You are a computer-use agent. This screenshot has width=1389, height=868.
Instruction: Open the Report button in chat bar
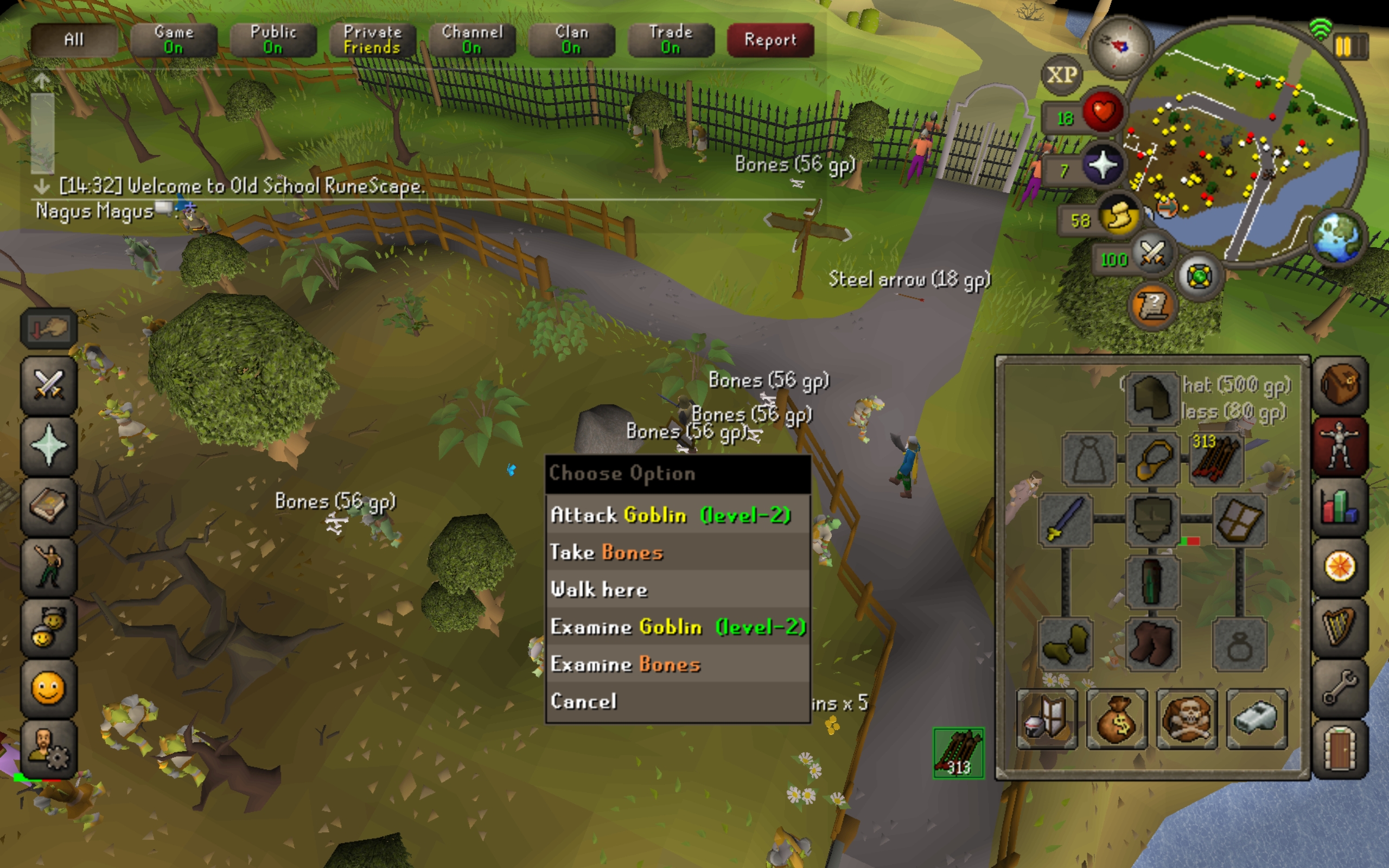pyautogui.click(x=770, y=40)
